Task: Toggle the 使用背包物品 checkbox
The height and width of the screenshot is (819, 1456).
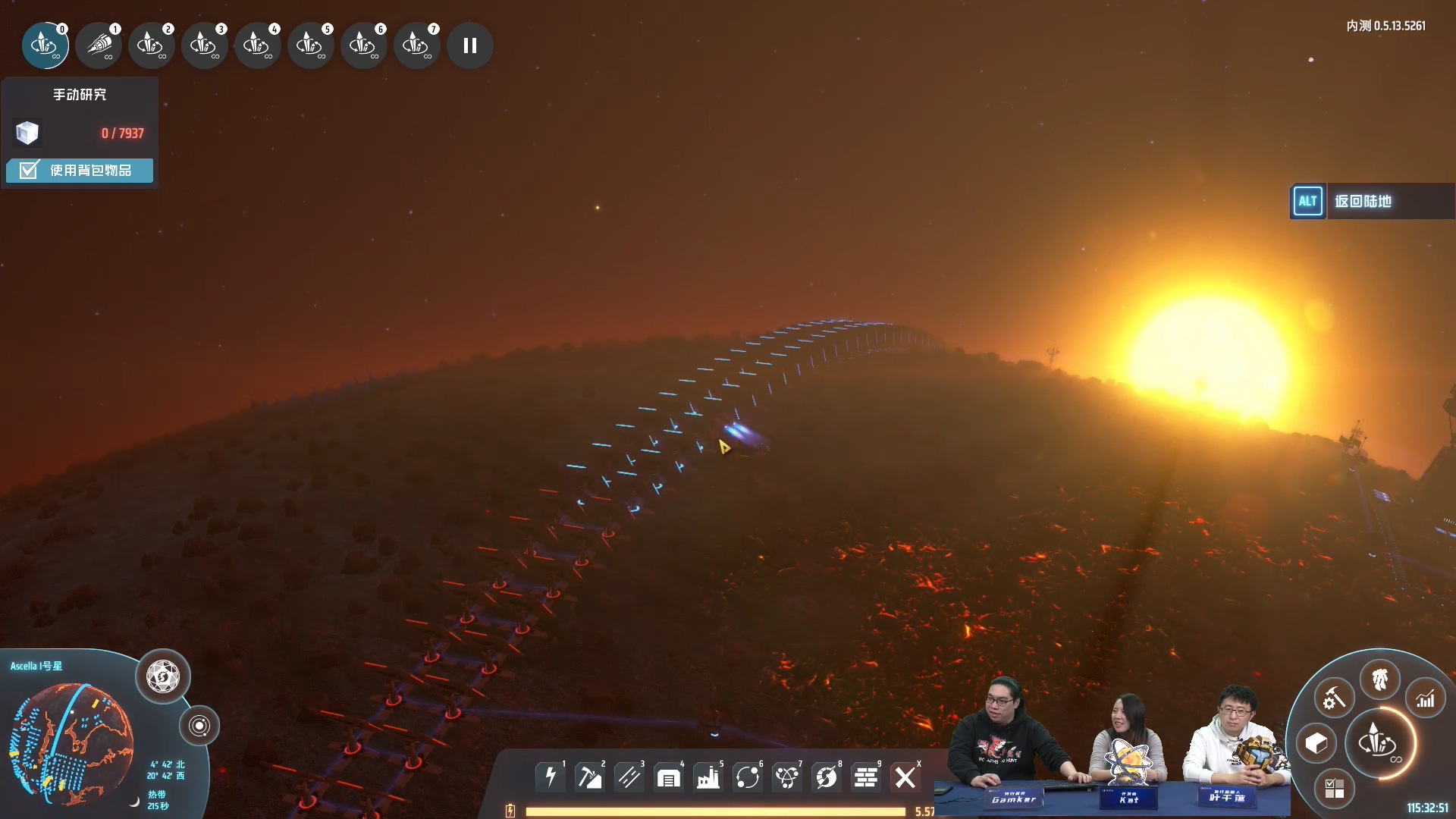Action: point(29,170)
